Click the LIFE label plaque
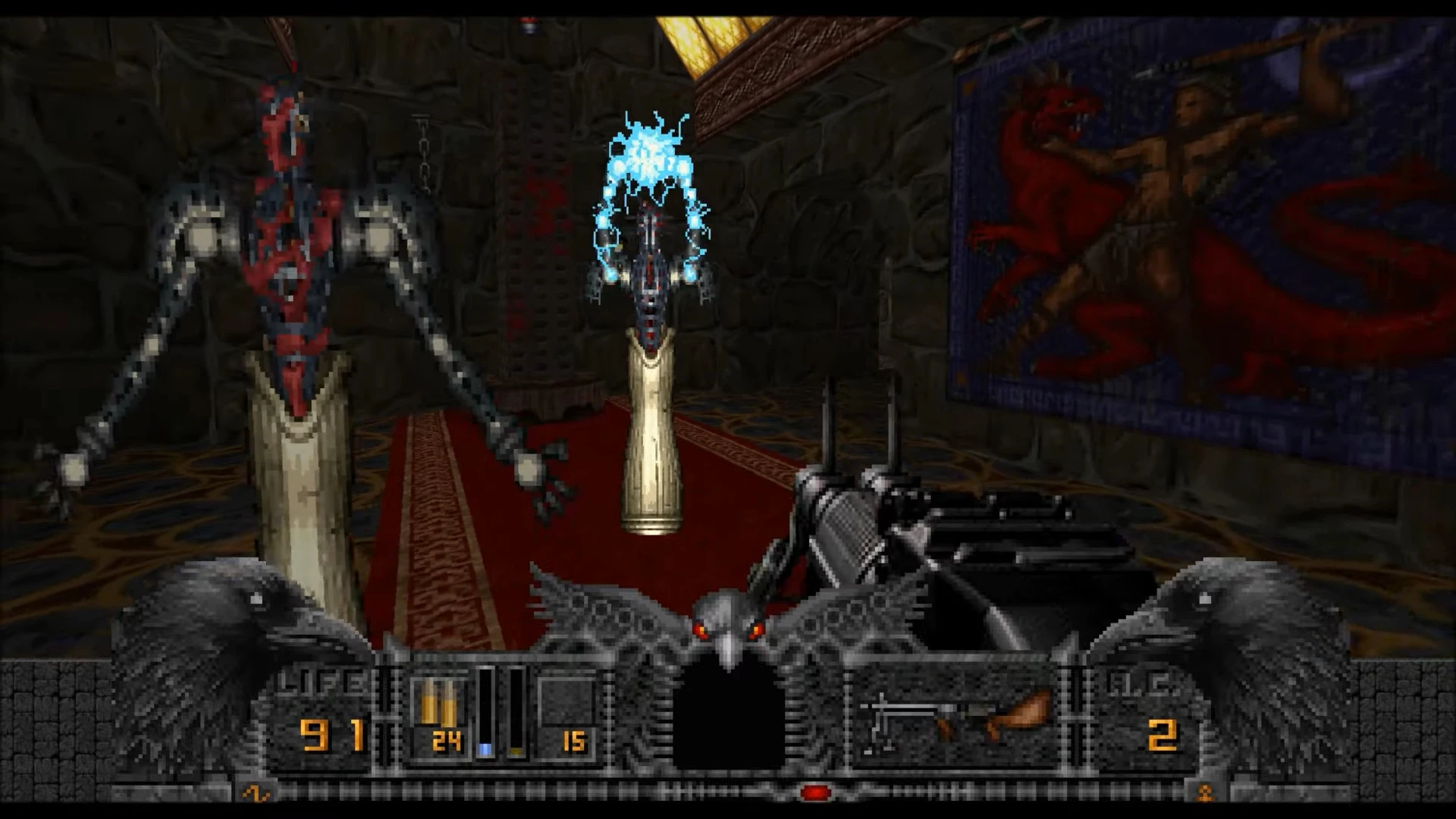The height and width of the screenshot is (819, 1456). pos(322,681)
